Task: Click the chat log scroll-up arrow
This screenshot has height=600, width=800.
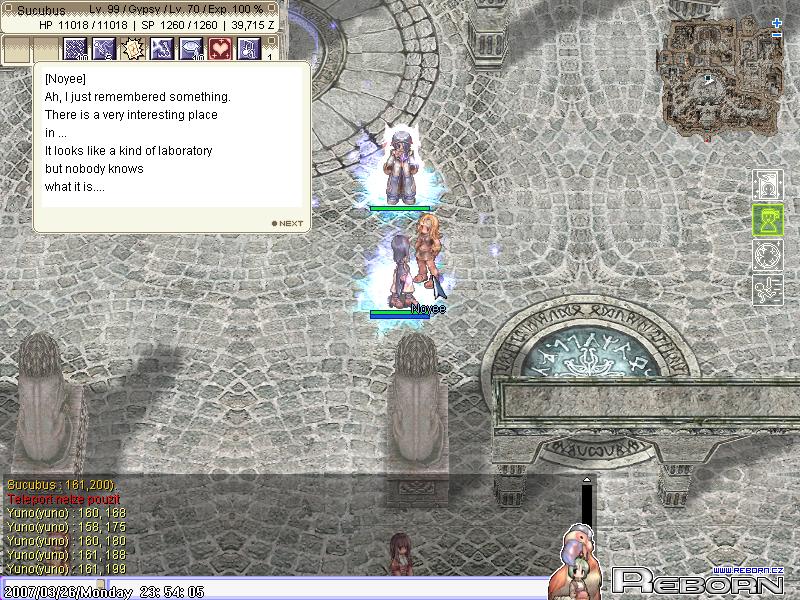Action: [x=587, y=481]
